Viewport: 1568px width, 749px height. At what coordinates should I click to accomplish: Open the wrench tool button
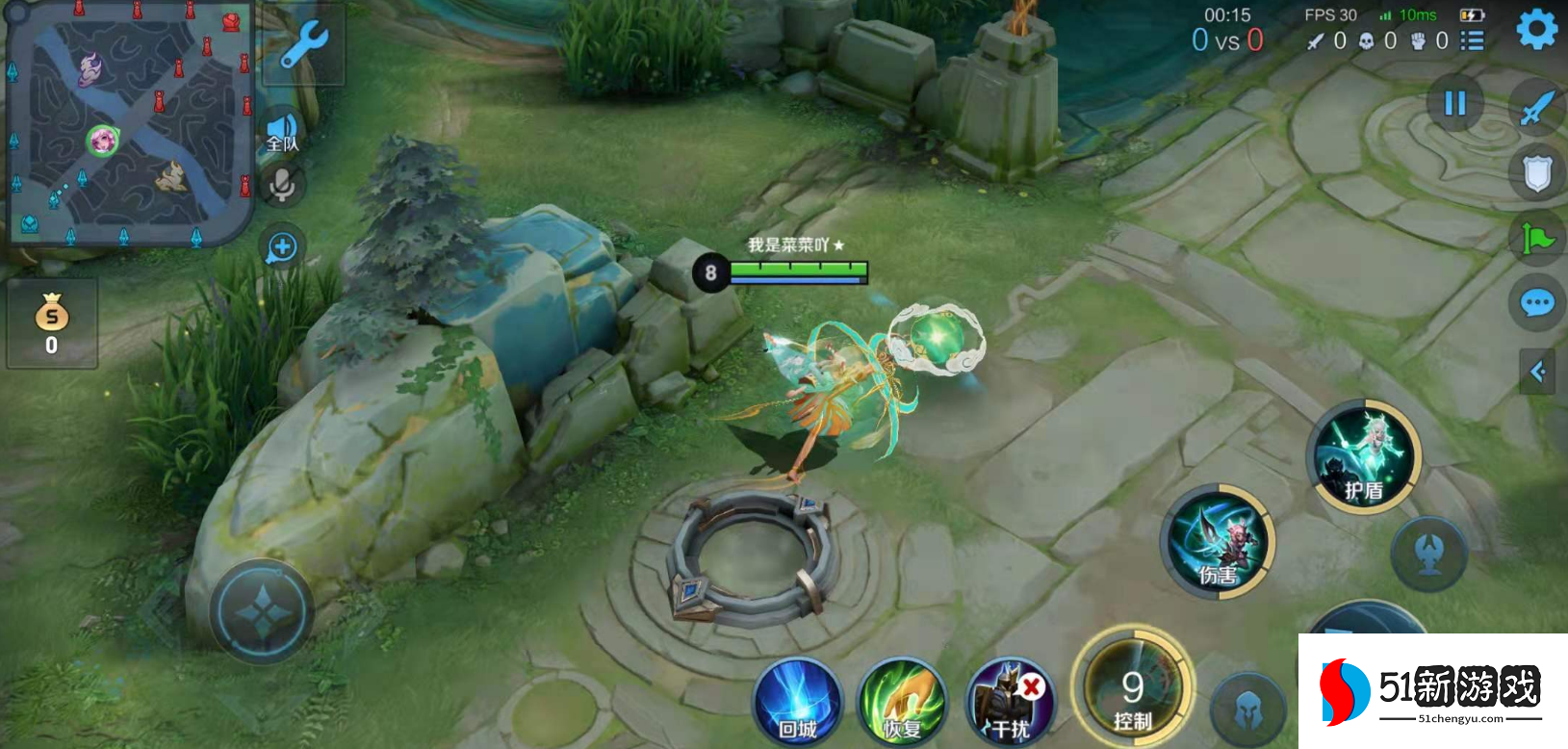pos(304,45)
